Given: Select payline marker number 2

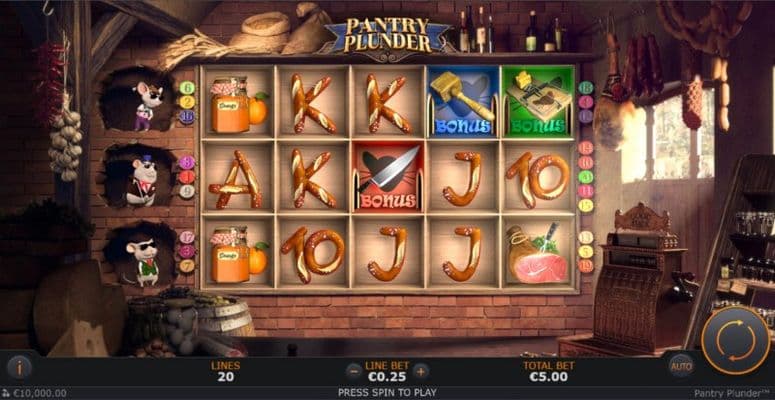Looking at the screenshot, I should coord(187,102).
